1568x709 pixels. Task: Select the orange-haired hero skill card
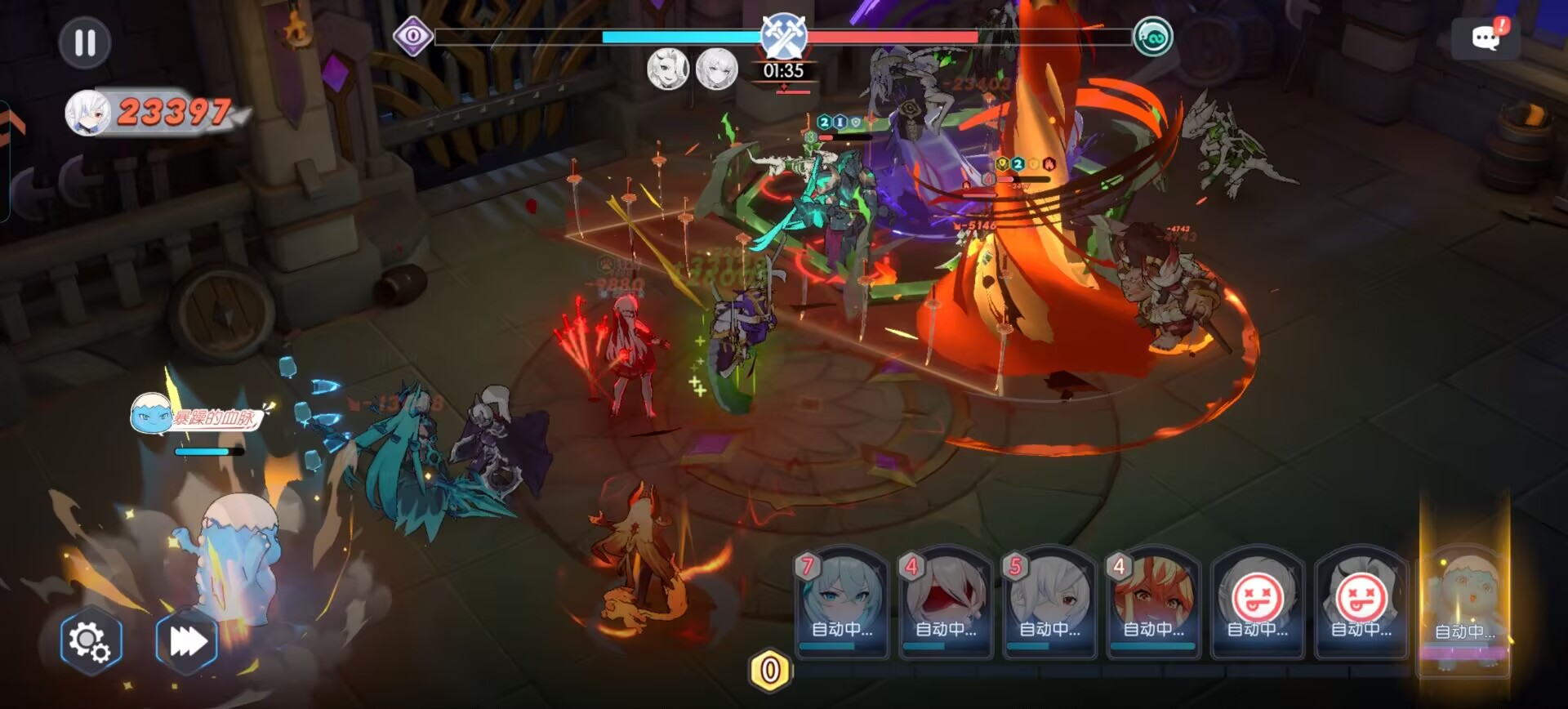pos(1152,603)
